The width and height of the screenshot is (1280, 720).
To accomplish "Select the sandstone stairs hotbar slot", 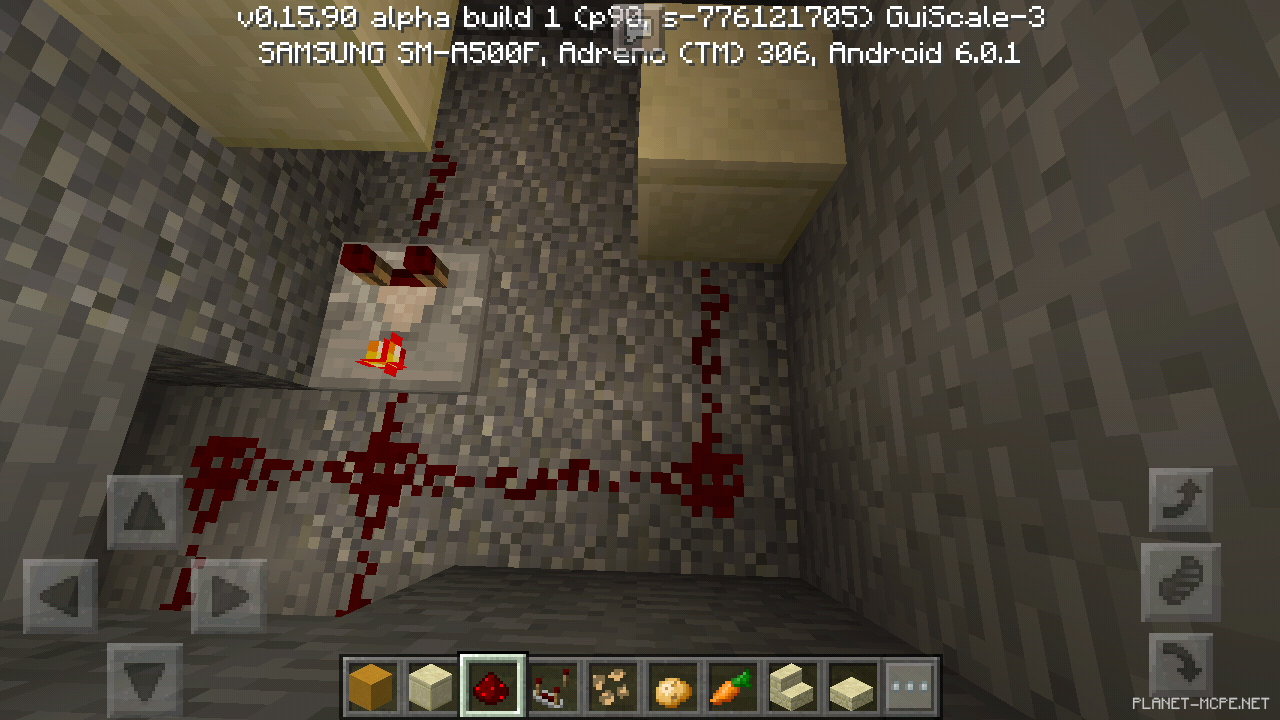I will point(791,684).
